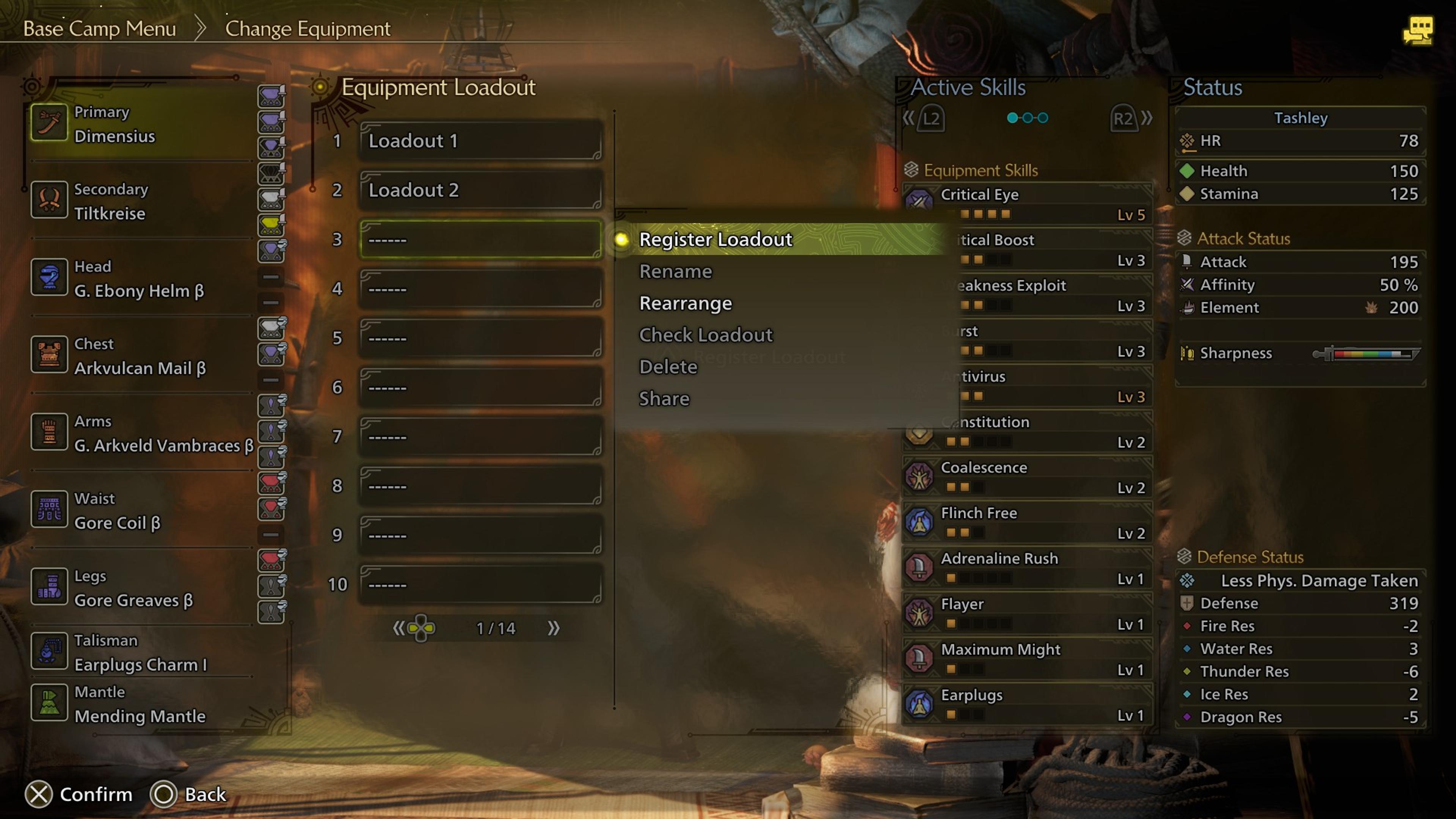Select the Gore Coil β waist slot

pos(141,511)
